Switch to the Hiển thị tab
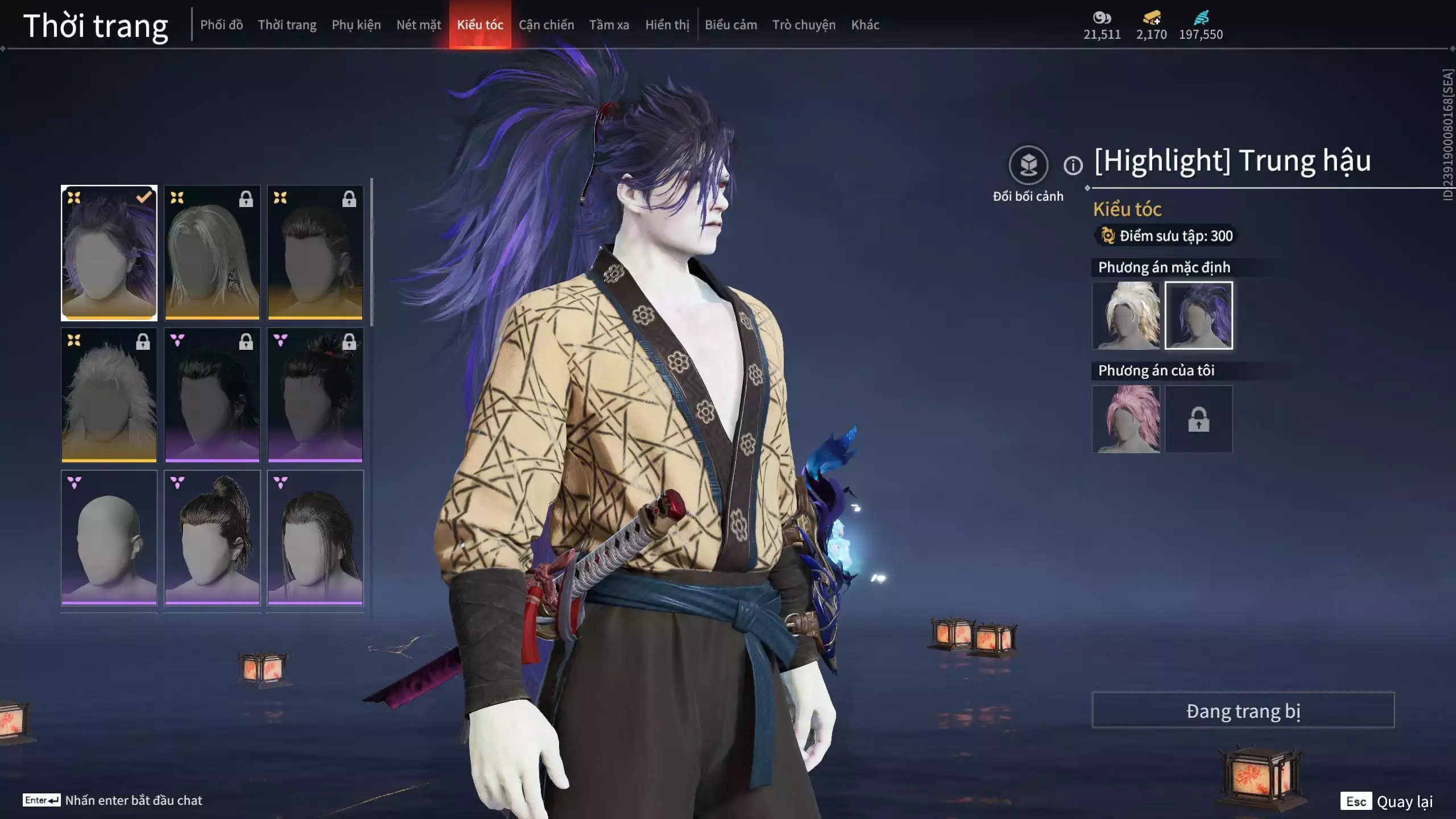This screenshot has height=819, width=1456. click(x=667, y=25)
